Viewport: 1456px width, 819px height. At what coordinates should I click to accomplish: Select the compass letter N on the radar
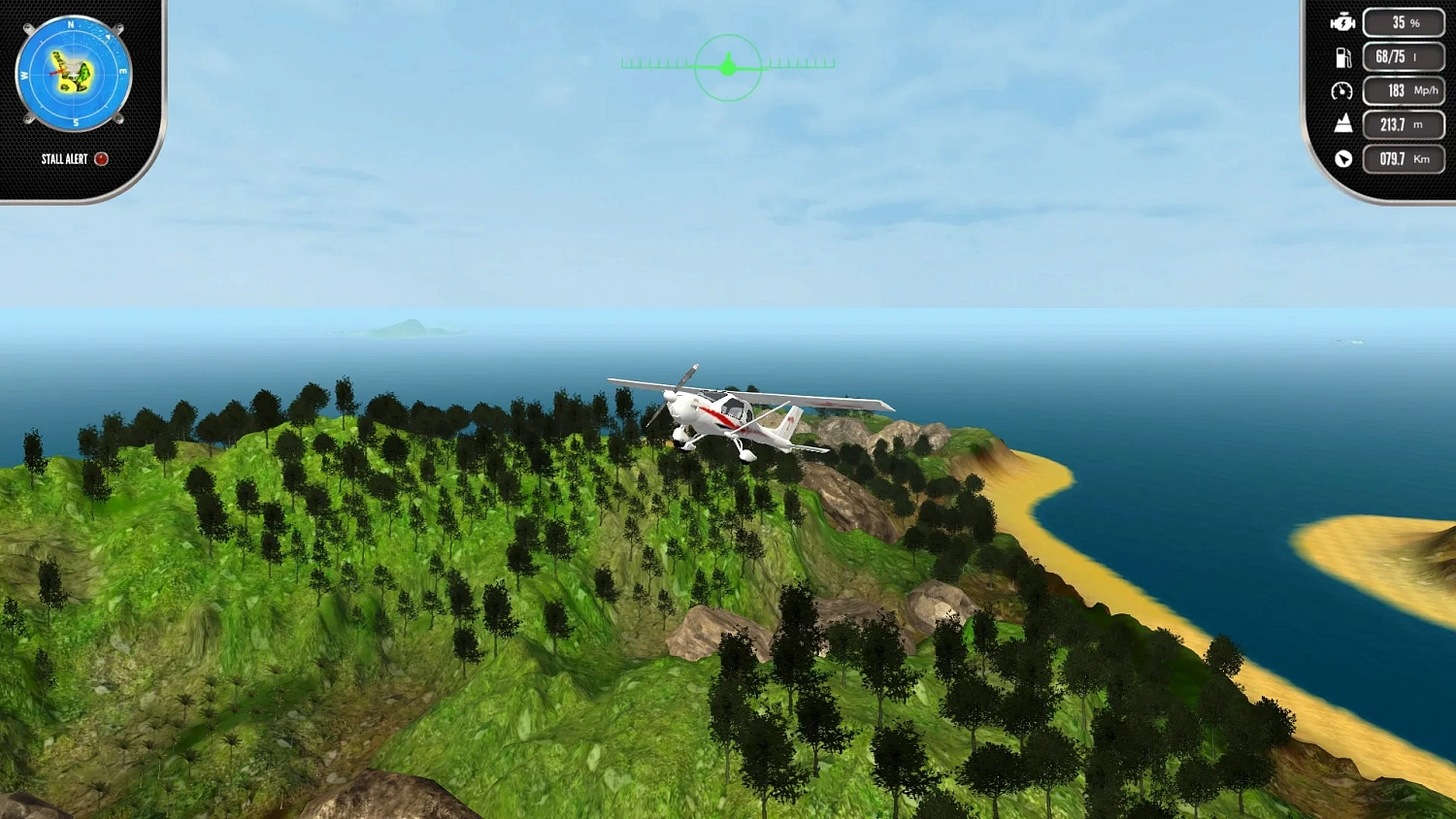[71, 23]
